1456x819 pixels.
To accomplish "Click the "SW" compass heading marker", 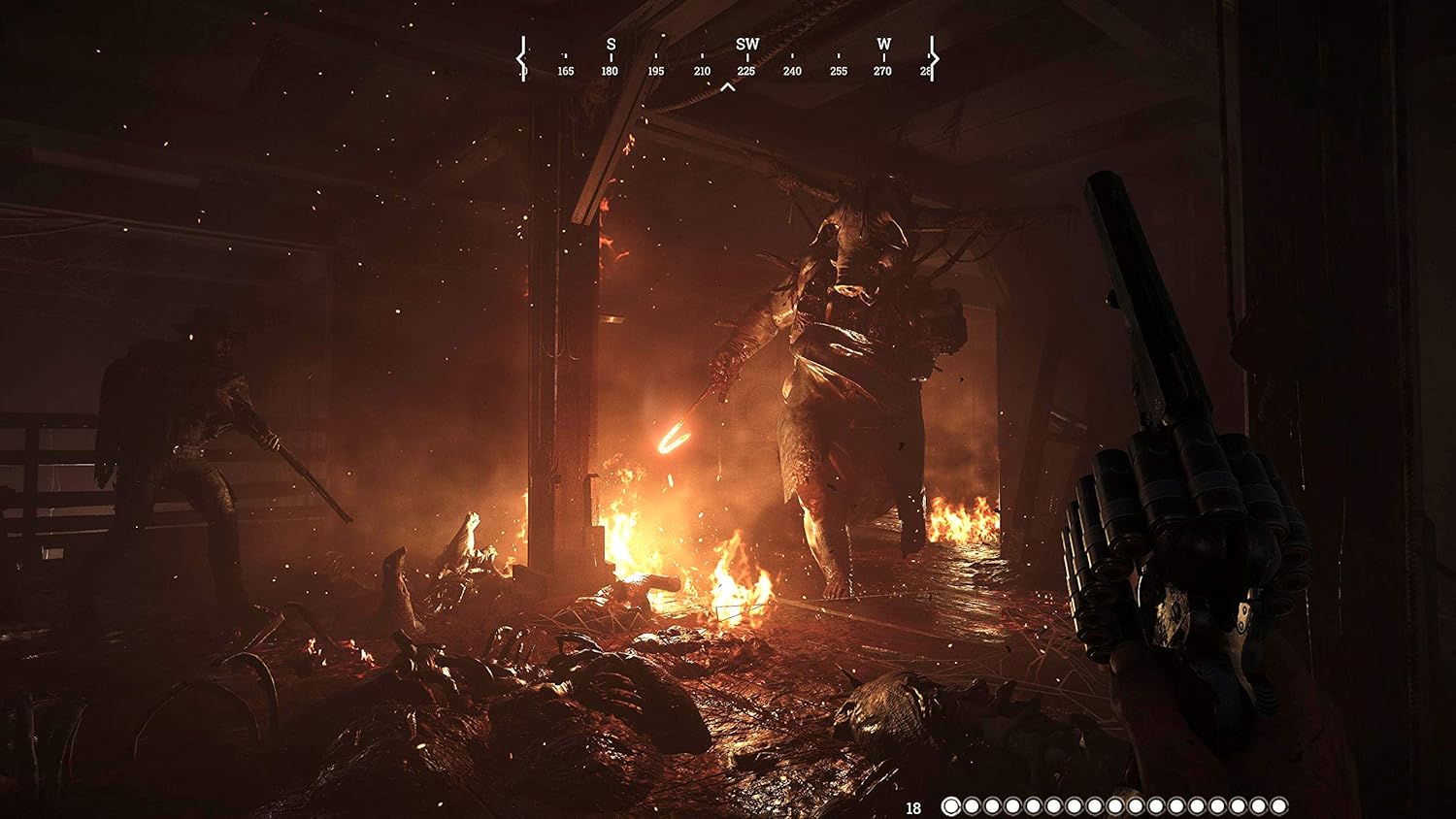I will tap(747, 44).
